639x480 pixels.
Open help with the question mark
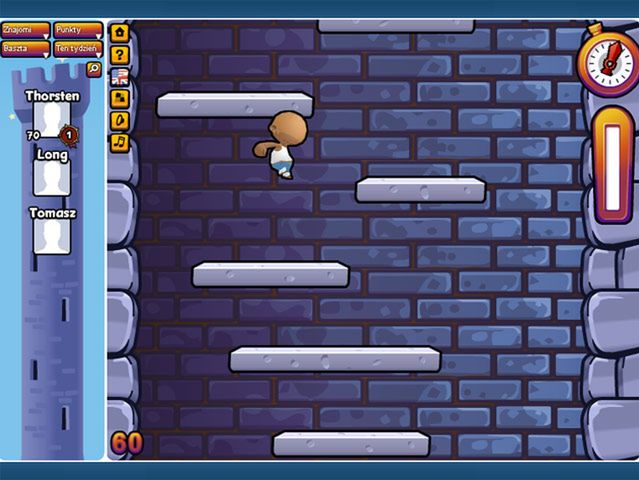(120, 54)
